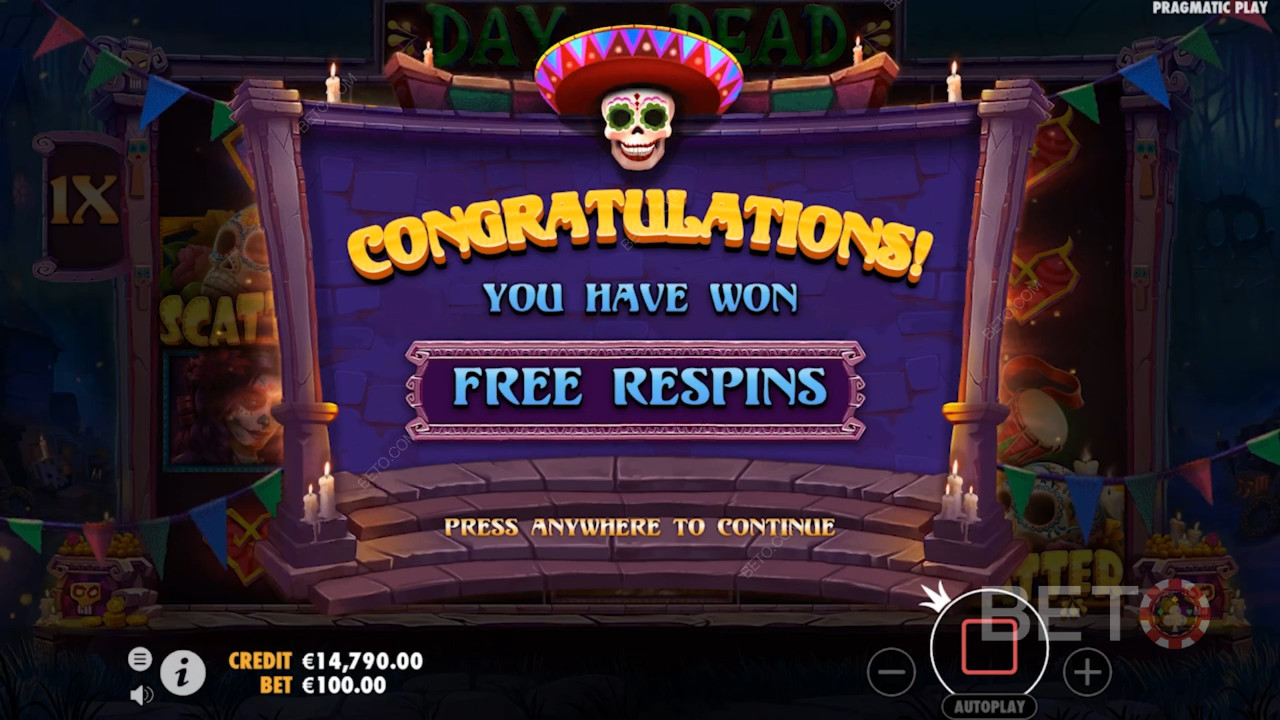This screenshot has height=720, width=1280.
Task: Open the Autoplay options
Action: (x=989, y=706)
